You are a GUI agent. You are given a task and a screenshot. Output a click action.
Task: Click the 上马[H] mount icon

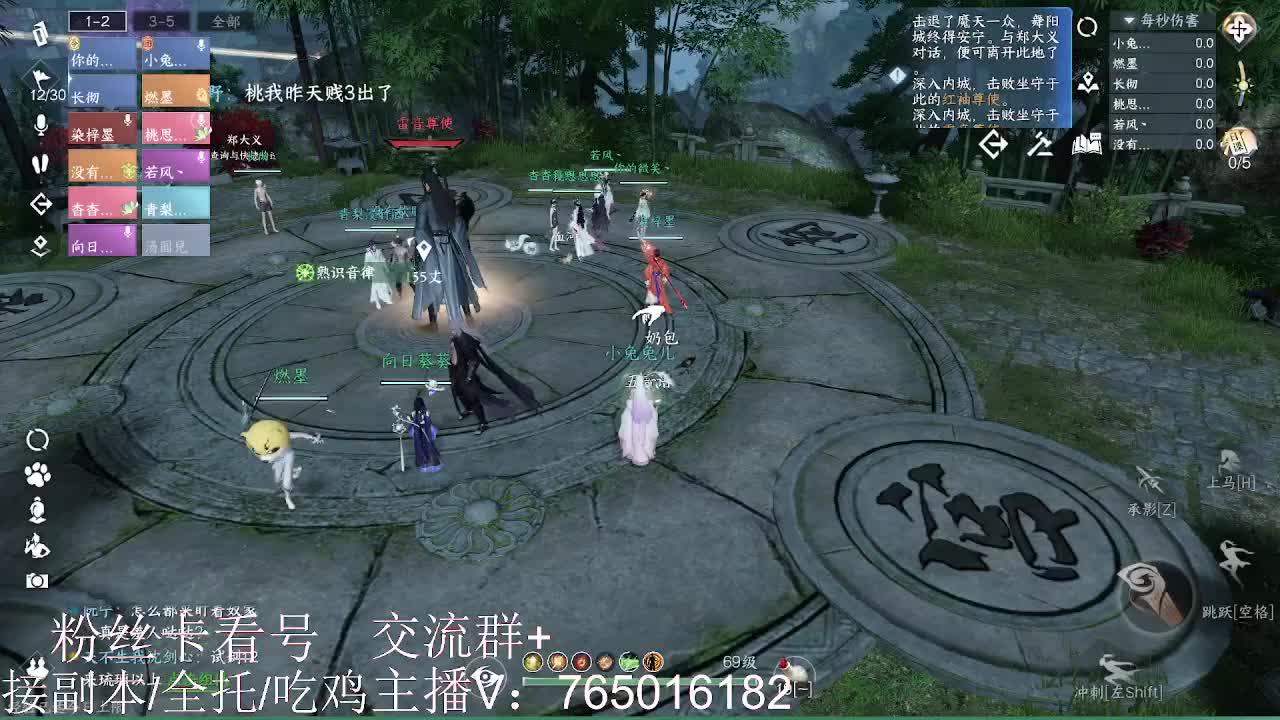click(1226, 459)
